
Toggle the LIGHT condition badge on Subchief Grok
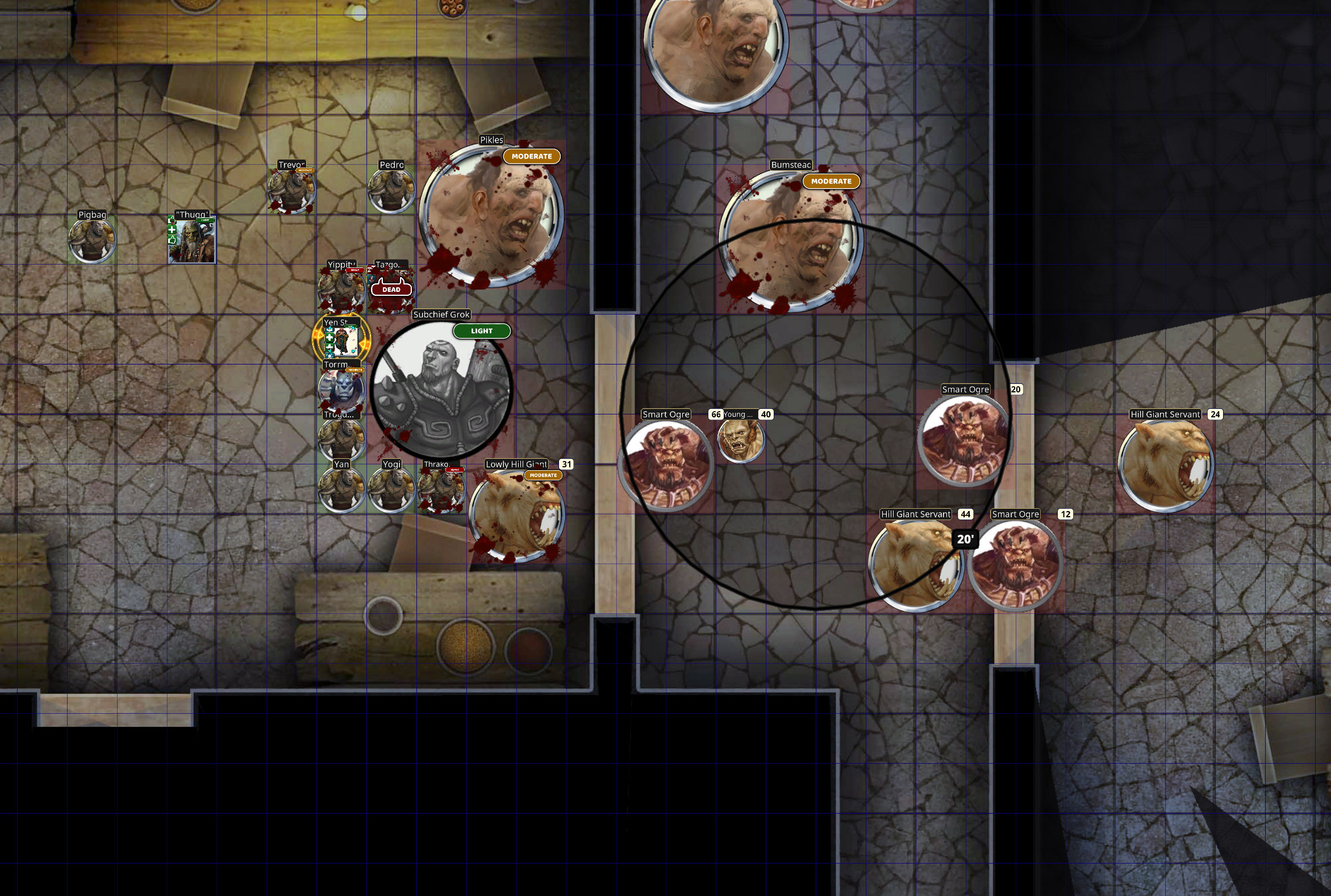(482, 331)
